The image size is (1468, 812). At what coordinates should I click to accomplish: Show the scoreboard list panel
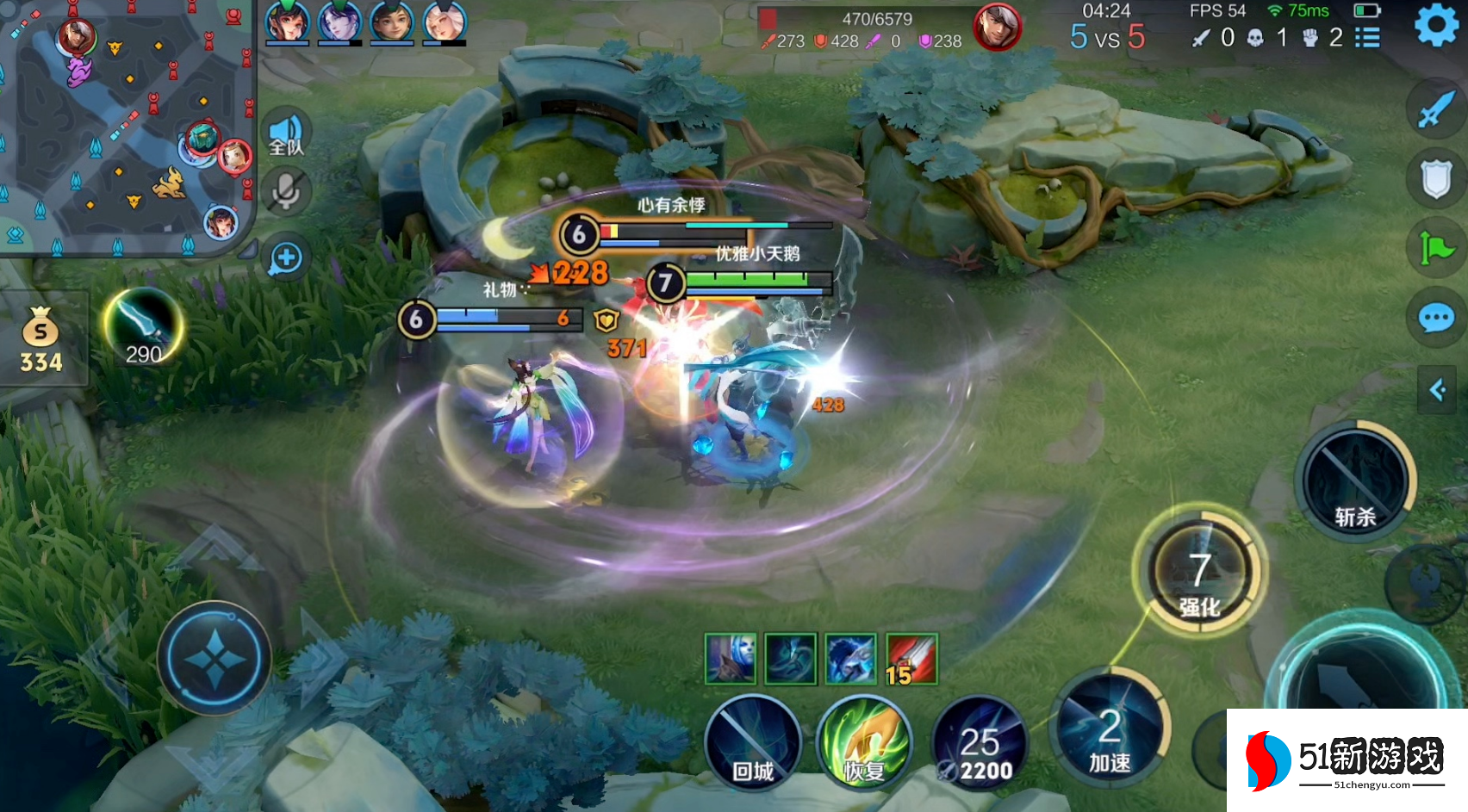1367,38
